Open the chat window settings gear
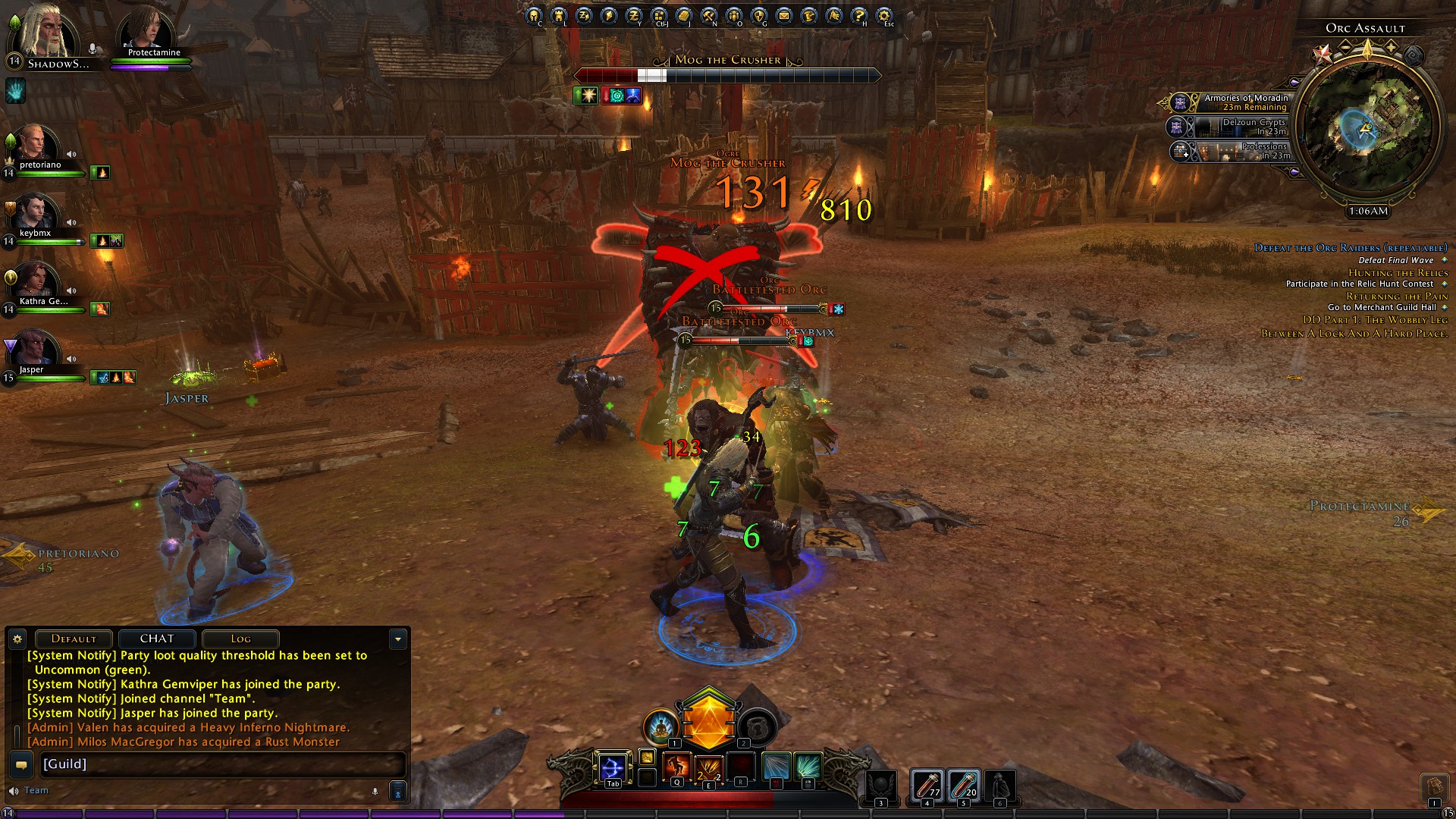The image size is (1456, 819). click(x=17, y=639)
